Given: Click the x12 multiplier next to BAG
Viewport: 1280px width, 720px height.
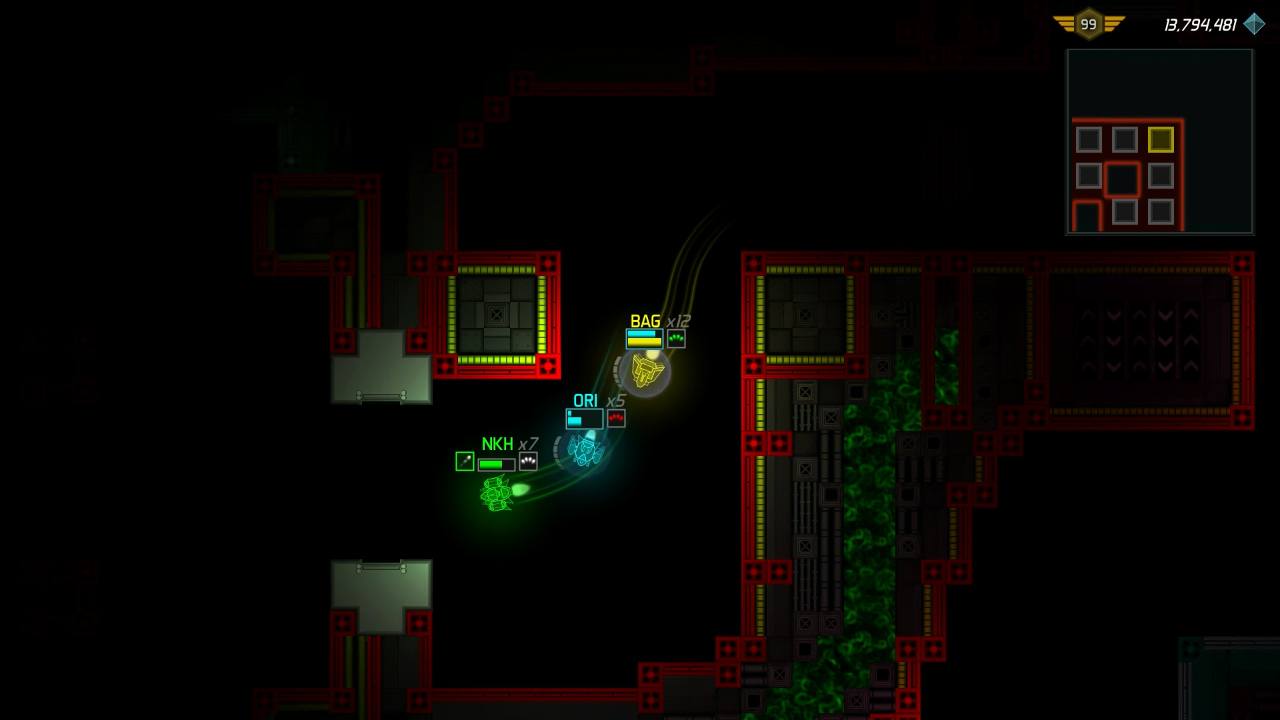Looking at the screenshot, I should click(678, 321).
